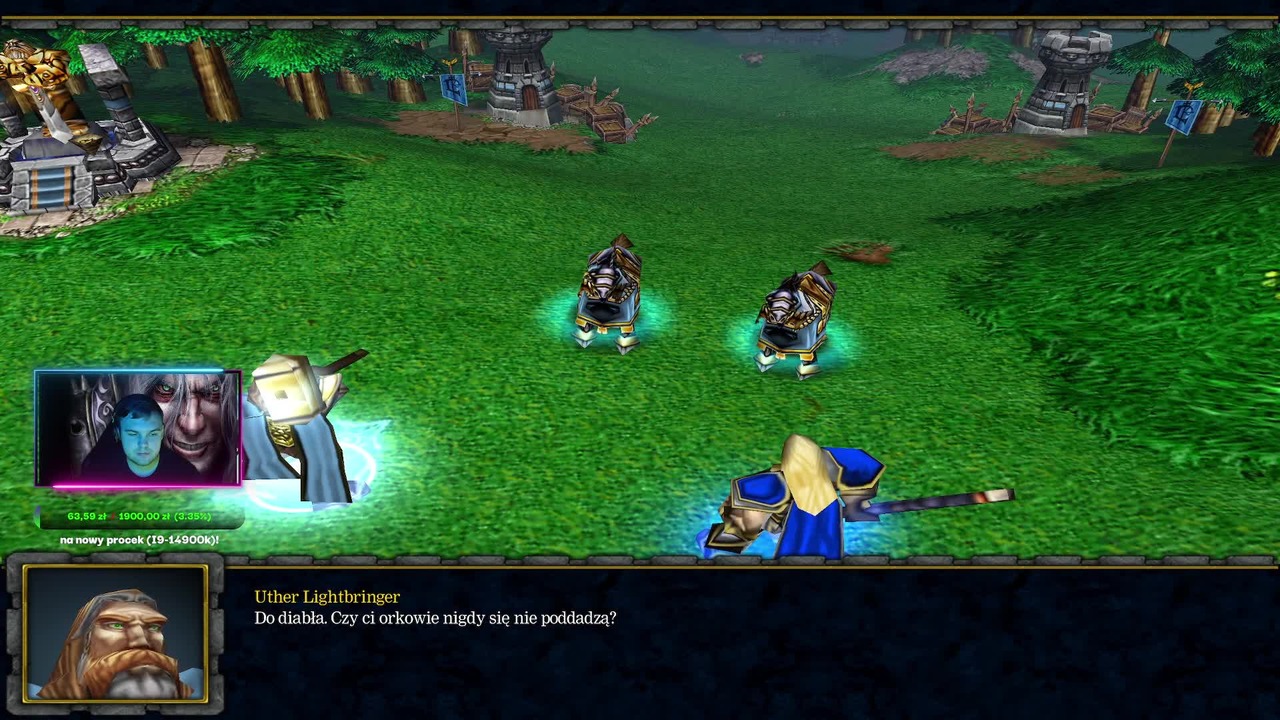Select the streamer webcam overlay
Viewport: 1280px width, 720px height.
click(138, 428)
